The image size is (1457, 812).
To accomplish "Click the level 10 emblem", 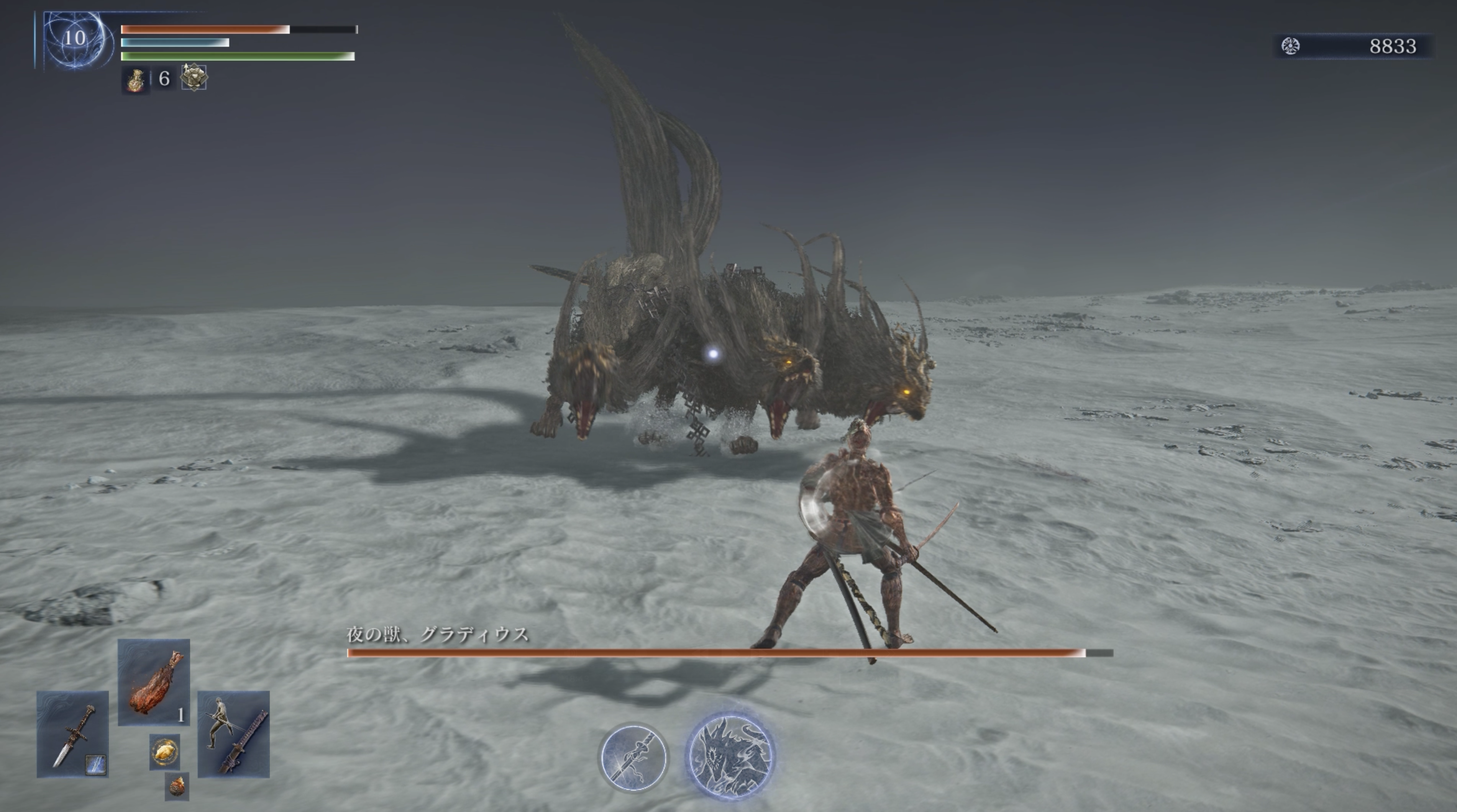I will [74, 38].
